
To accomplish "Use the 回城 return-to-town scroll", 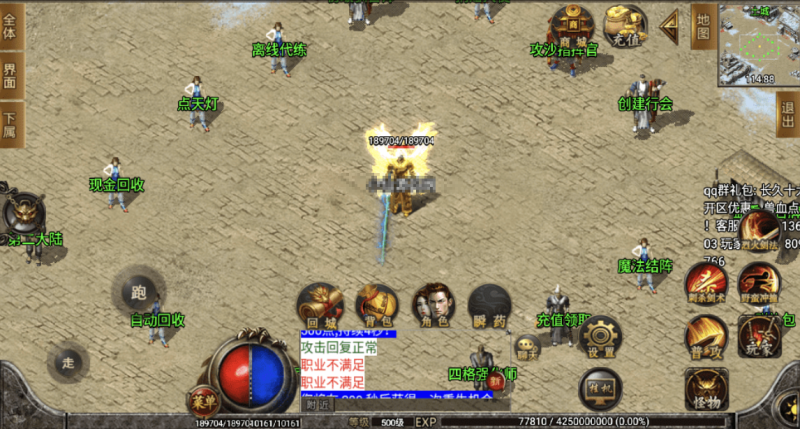I will [x=320, y=305].
